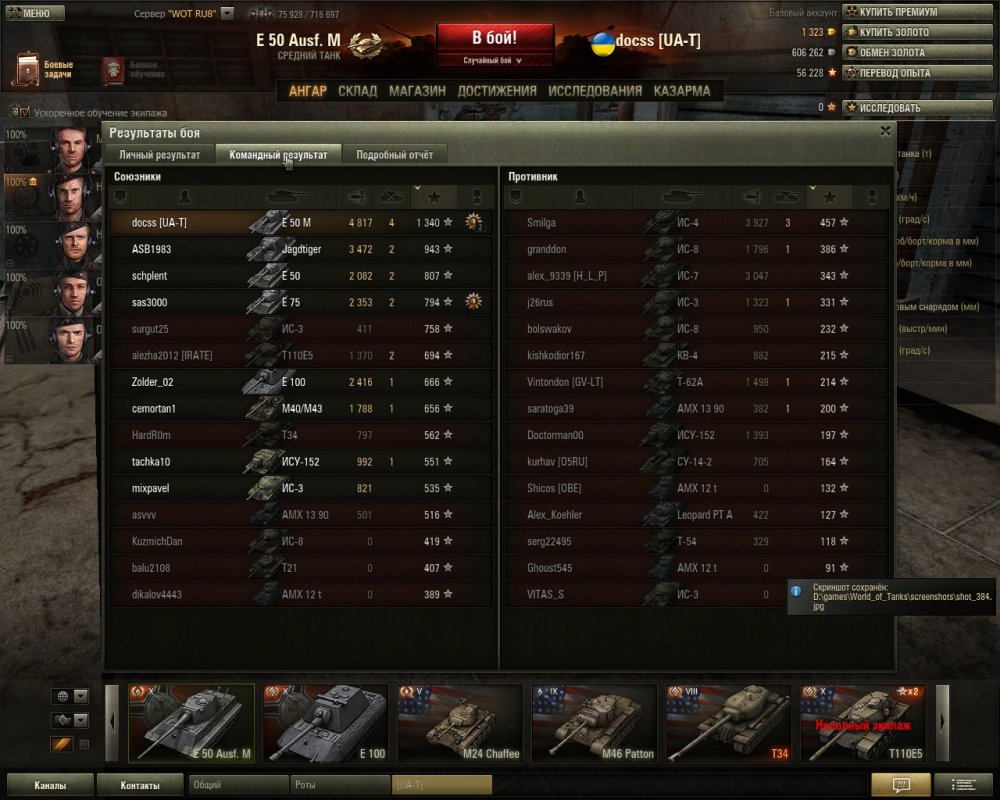The height and width of the screenshot is (800, 1000).
Task: Open the Каналы chat channels
Action: (x=50, y=785)
